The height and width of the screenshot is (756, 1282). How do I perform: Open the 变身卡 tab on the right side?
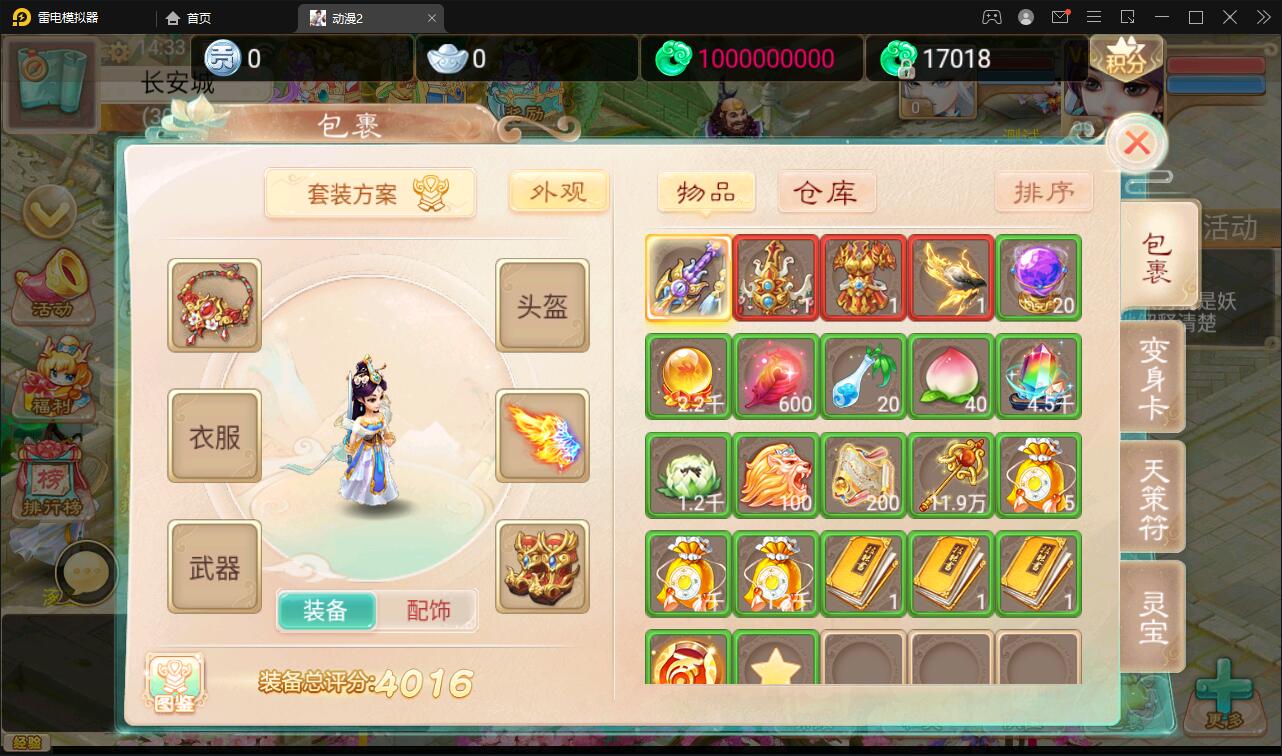1155,376
